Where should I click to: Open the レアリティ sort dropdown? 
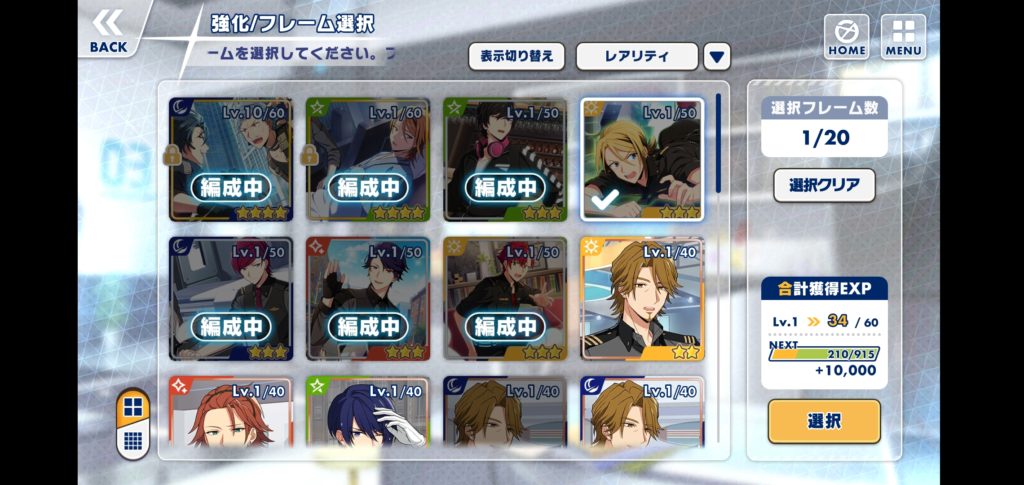coord(636,56)
